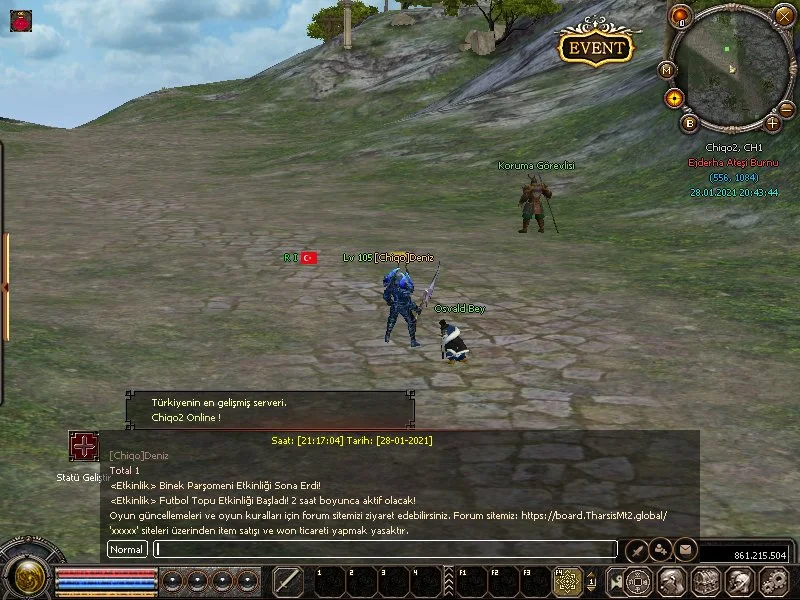Screen dimensions: 800x600
Task: Open the envelope mail icon
Action: pyautogui.click(x=685, y=548)
